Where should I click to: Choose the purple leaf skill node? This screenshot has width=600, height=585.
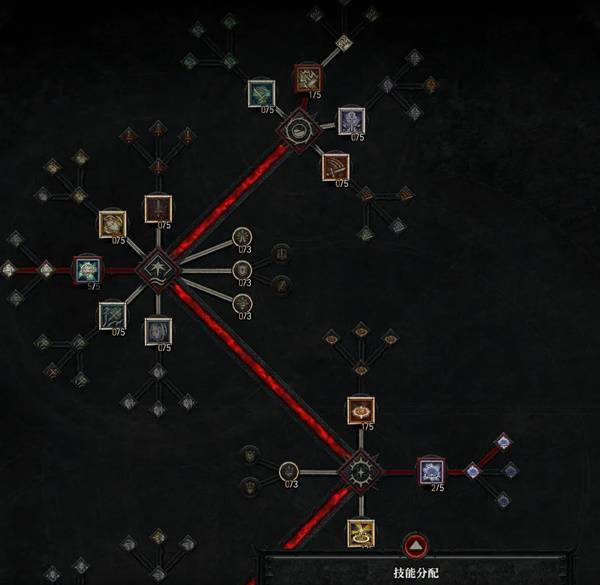[x=351, y=121]
